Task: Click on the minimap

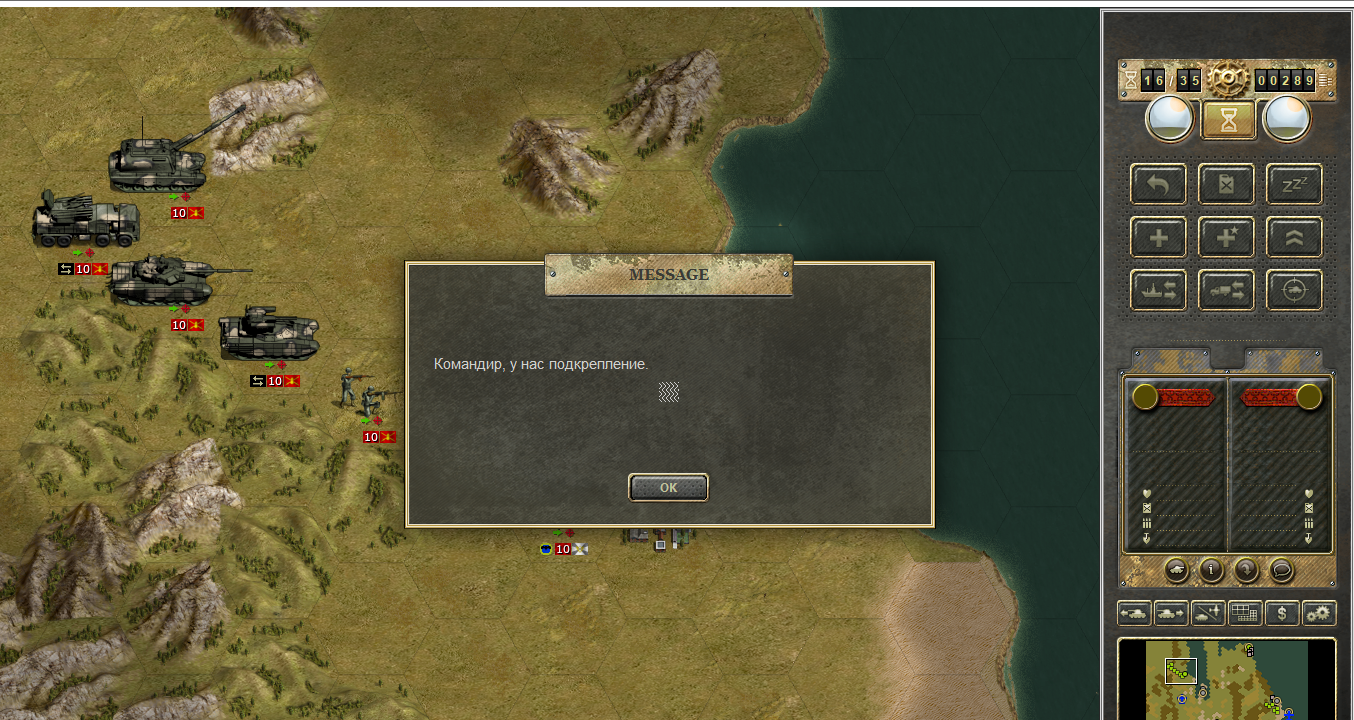Action: [x=1226, y=680]
